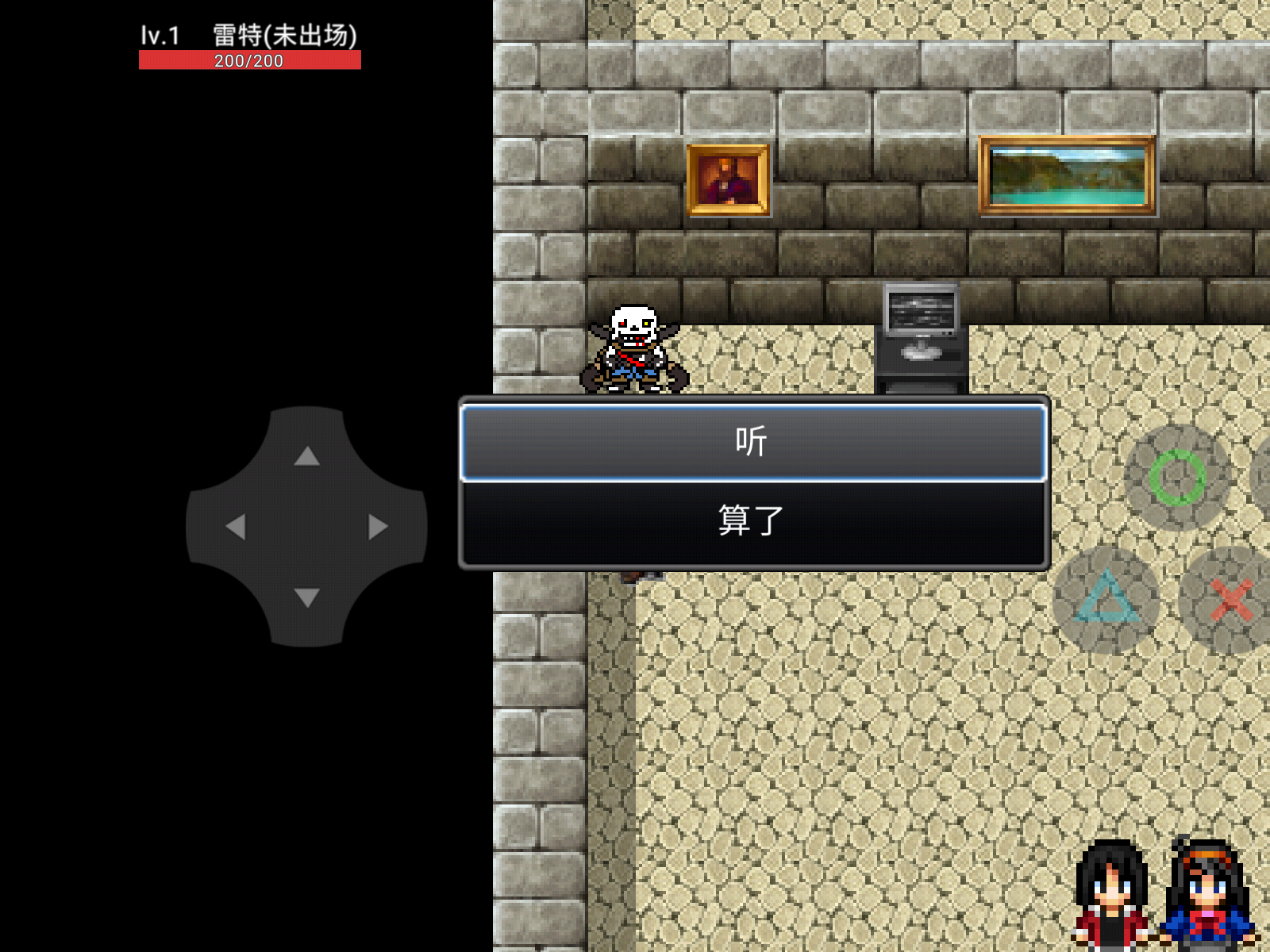Image resolution: width=1270 pixels, height=952 pixels.
Task: Select the 算了 dialogue option
Action: click(752, 521)
